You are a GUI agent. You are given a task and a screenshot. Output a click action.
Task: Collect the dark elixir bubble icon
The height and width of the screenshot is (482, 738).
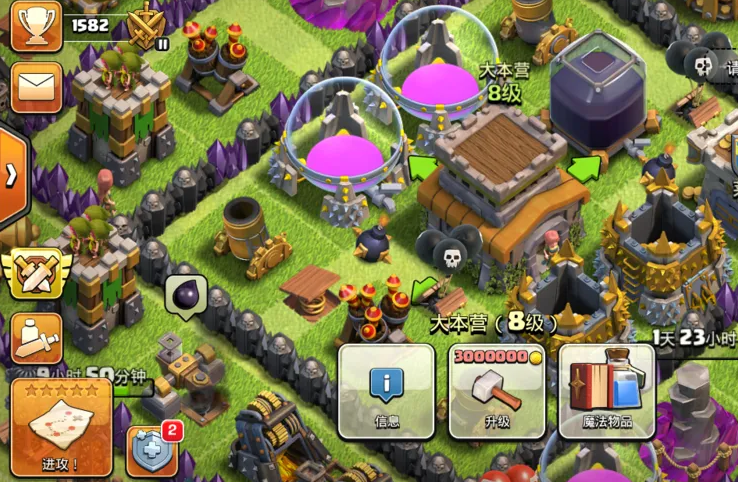tap(186, 295)
